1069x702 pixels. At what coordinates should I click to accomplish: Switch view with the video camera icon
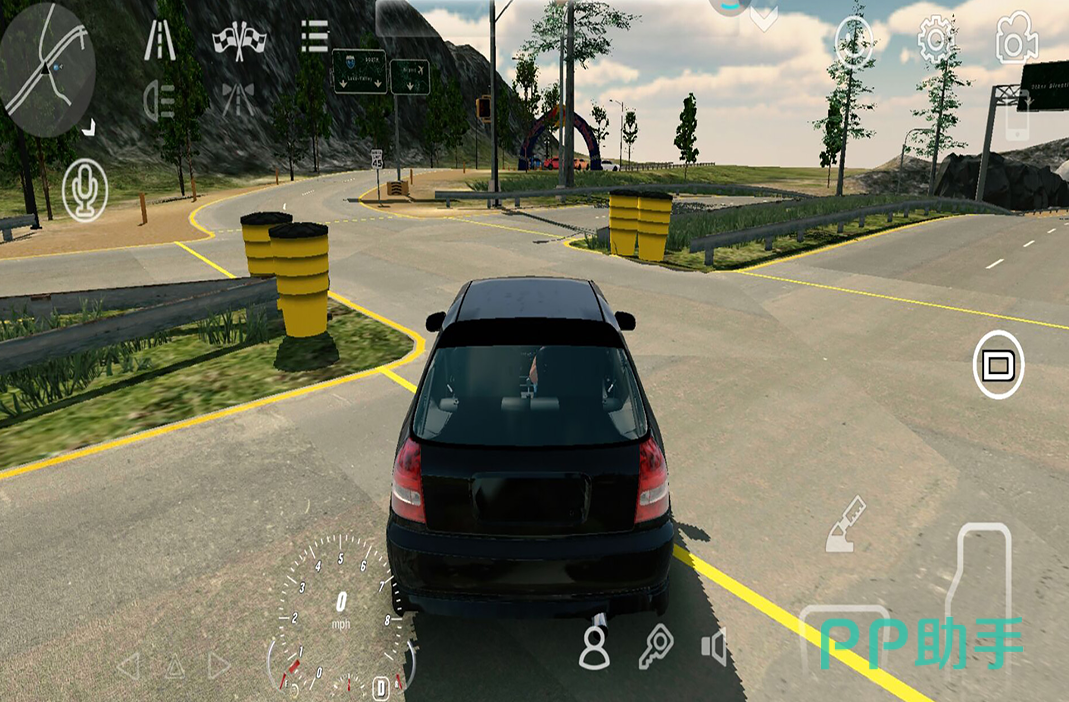pos(1016,38)
